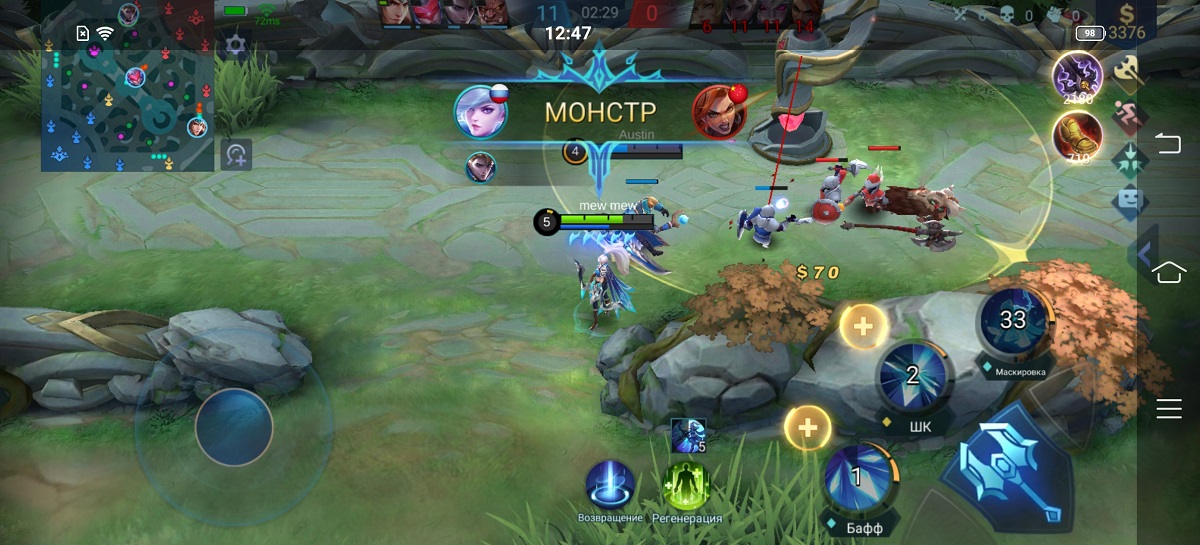Tap the Android home navigation button

pos(1168,272)
